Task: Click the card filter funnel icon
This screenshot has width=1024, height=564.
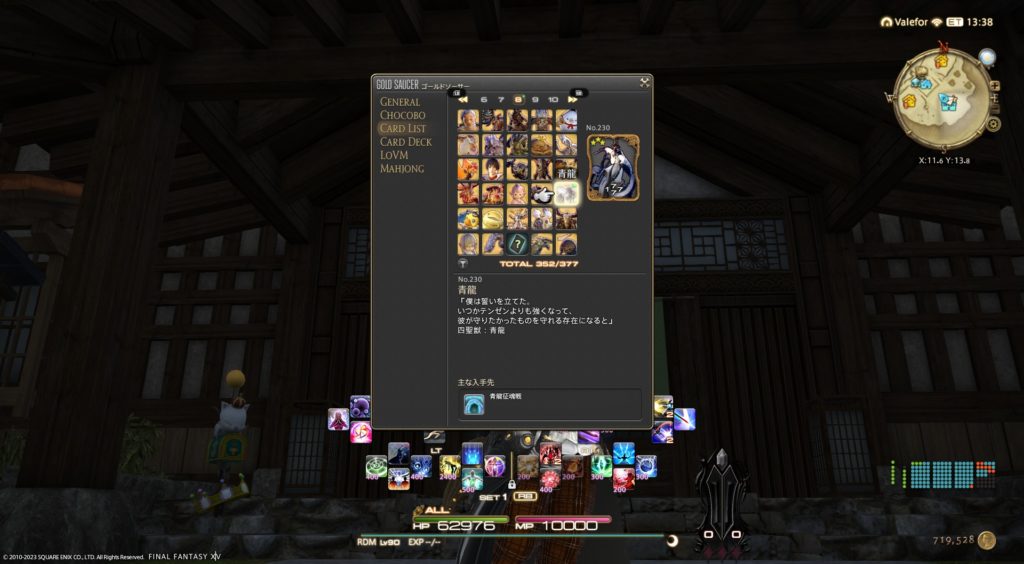Action: coord(463,264)
